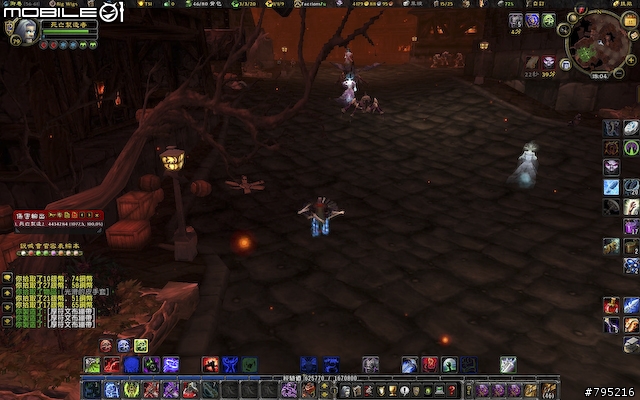Open the calendar button on the minimap
Viewport: 640px width, 400px height.
pos(629,20)
